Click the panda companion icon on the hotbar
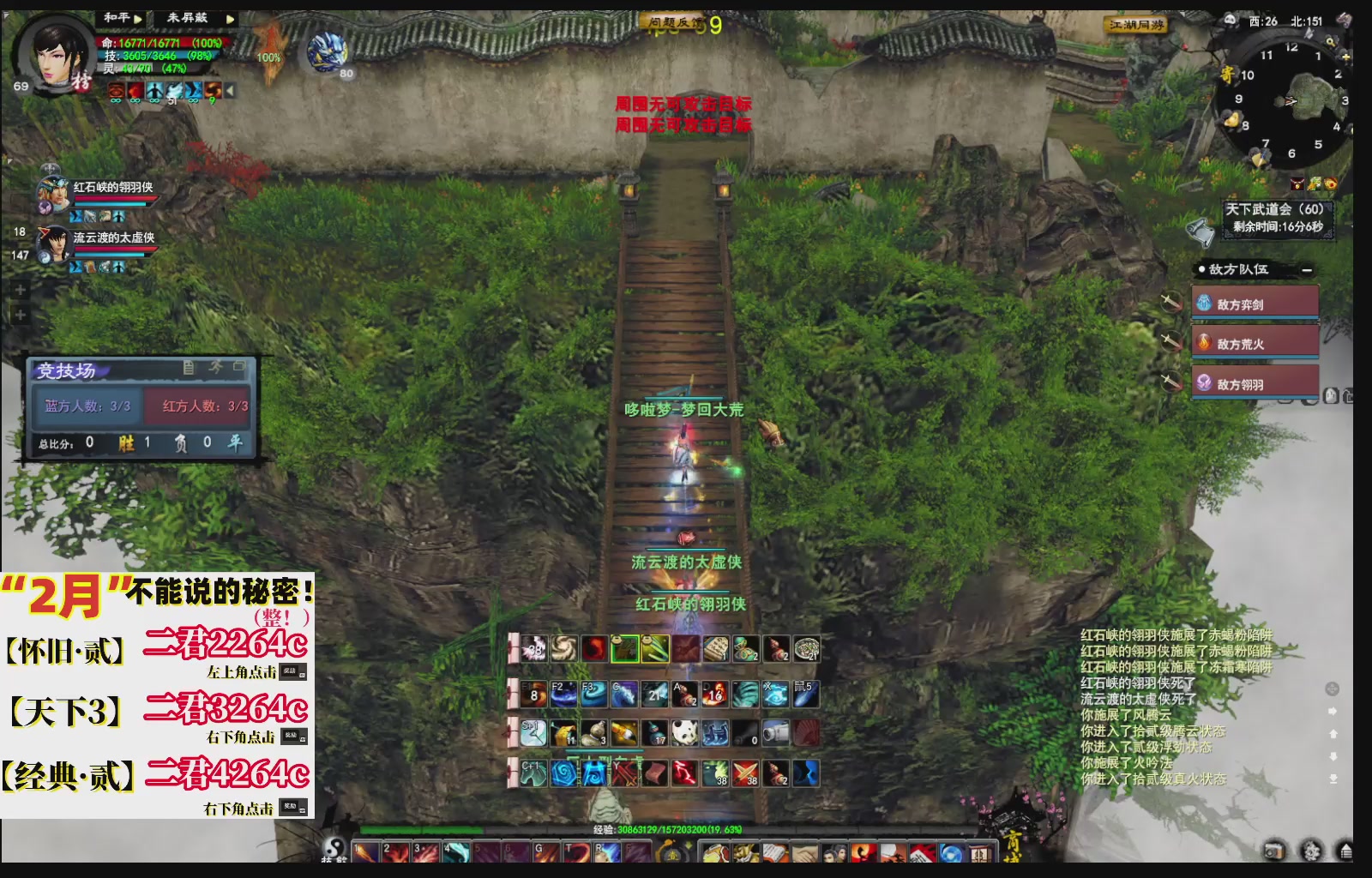Image resolution: width=1372 pixels, height=878 pixels. [x=683, y=731]
